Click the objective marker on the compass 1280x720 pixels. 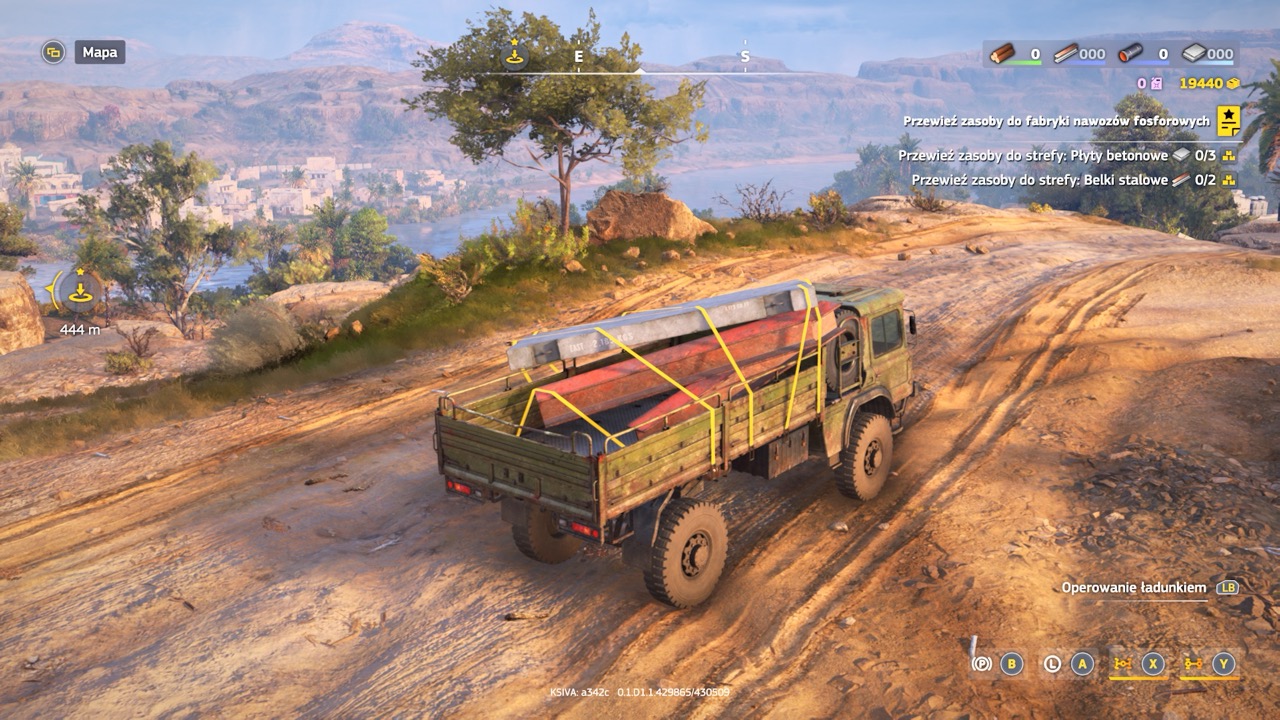(x=514, y=55)
